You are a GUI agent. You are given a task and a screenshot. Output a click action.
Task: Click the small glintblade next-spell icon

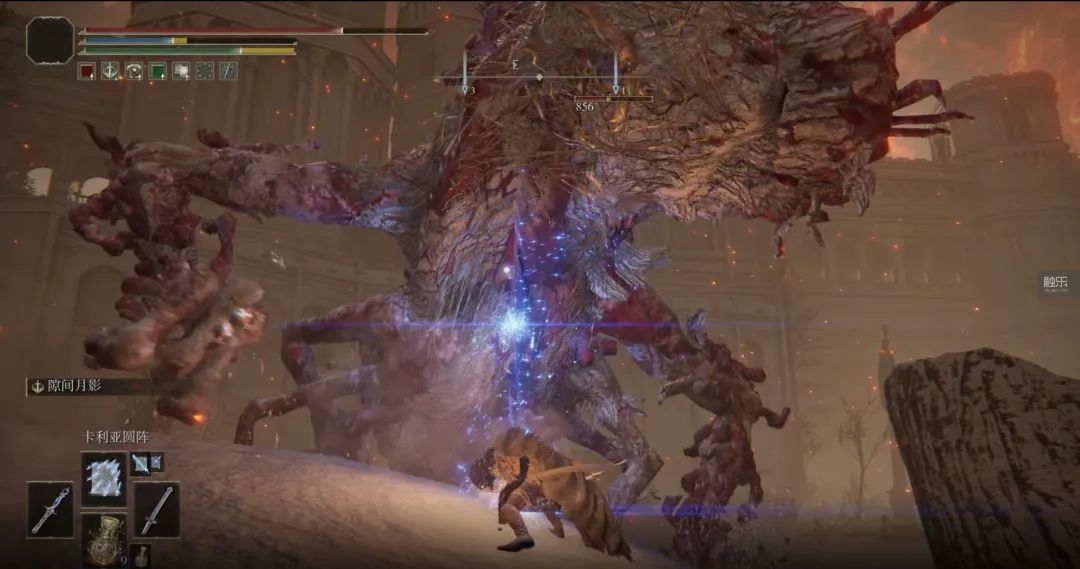(x=139, y=461)
